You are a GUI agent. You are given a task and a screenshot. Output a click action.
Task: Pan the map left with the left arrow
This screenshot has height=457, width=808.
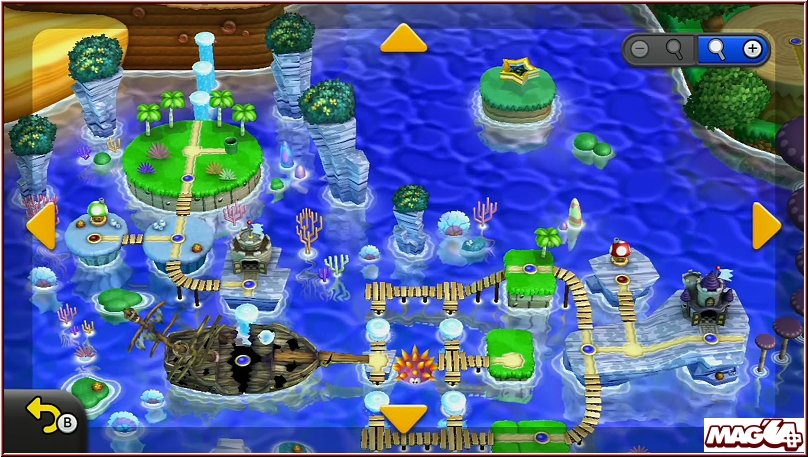tap(41, 226)
